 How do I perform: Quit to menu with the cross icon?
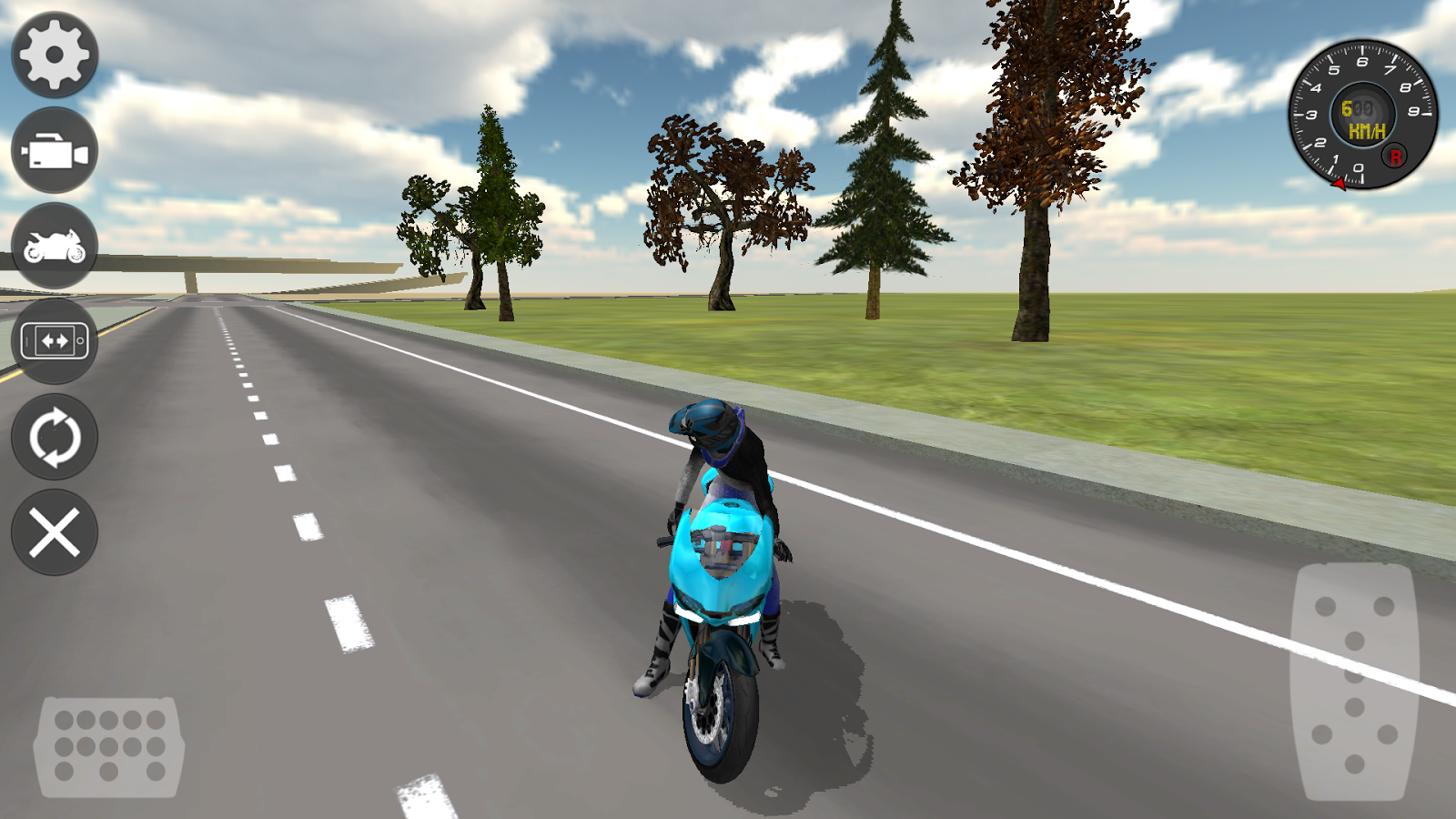tap(53, 532)
